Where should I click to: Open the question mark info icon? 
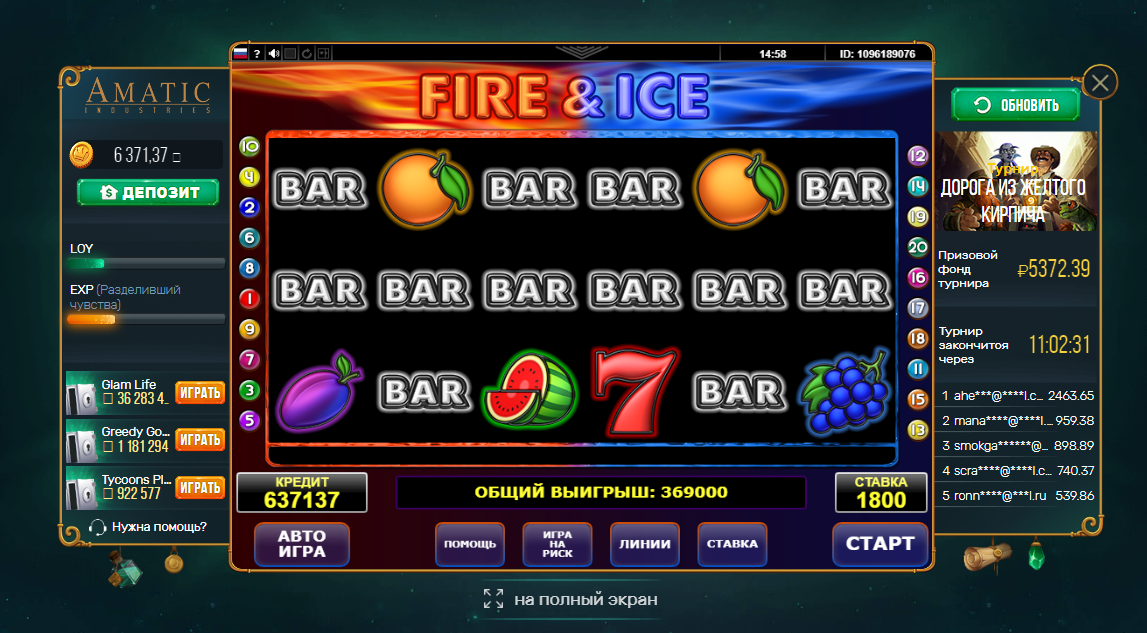click(x=257, y=54)
